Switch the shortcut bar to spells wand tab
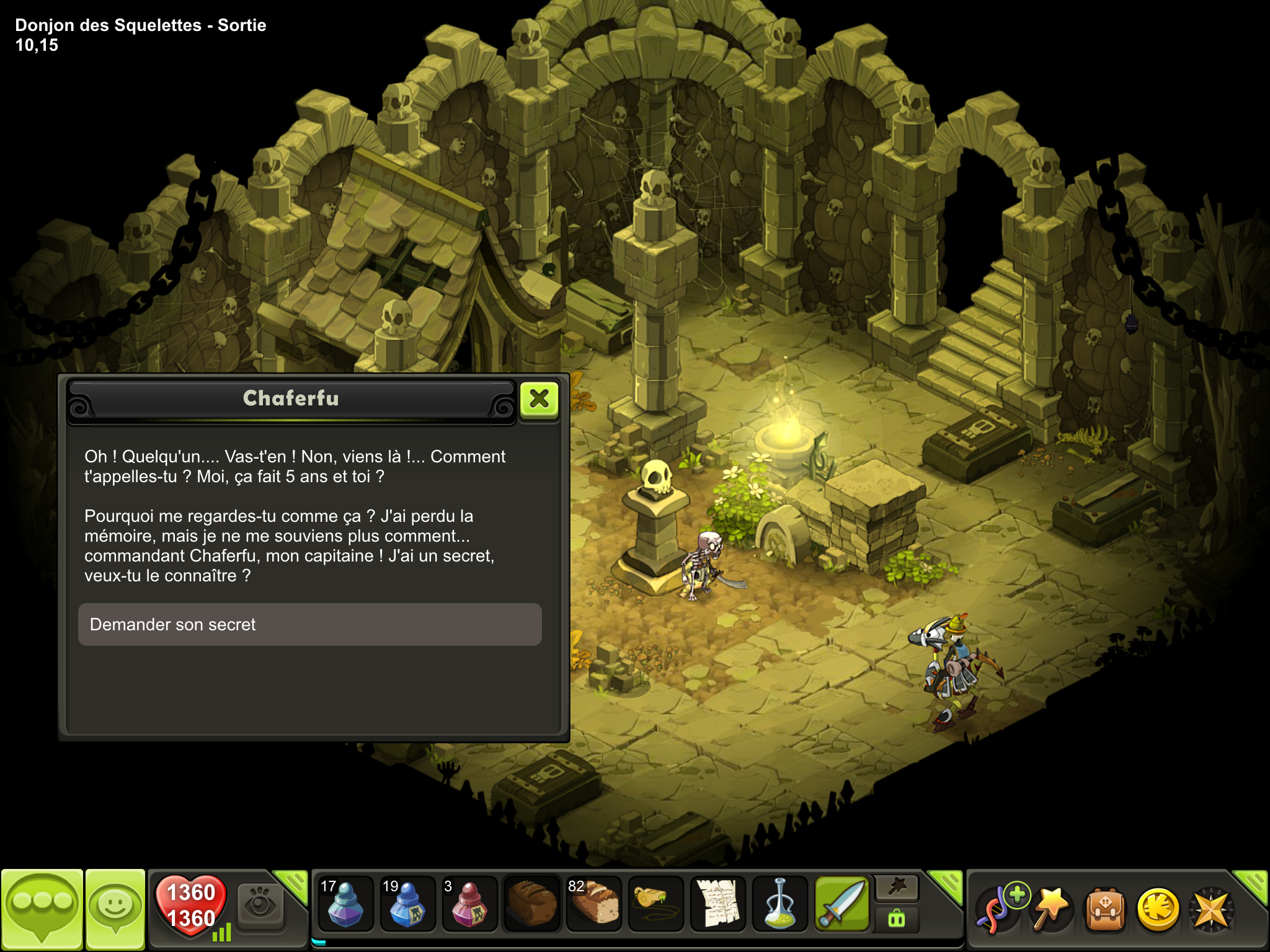The width and height of the screenshot is (1270, 952). pyautogui.click(x=897, y=888)
